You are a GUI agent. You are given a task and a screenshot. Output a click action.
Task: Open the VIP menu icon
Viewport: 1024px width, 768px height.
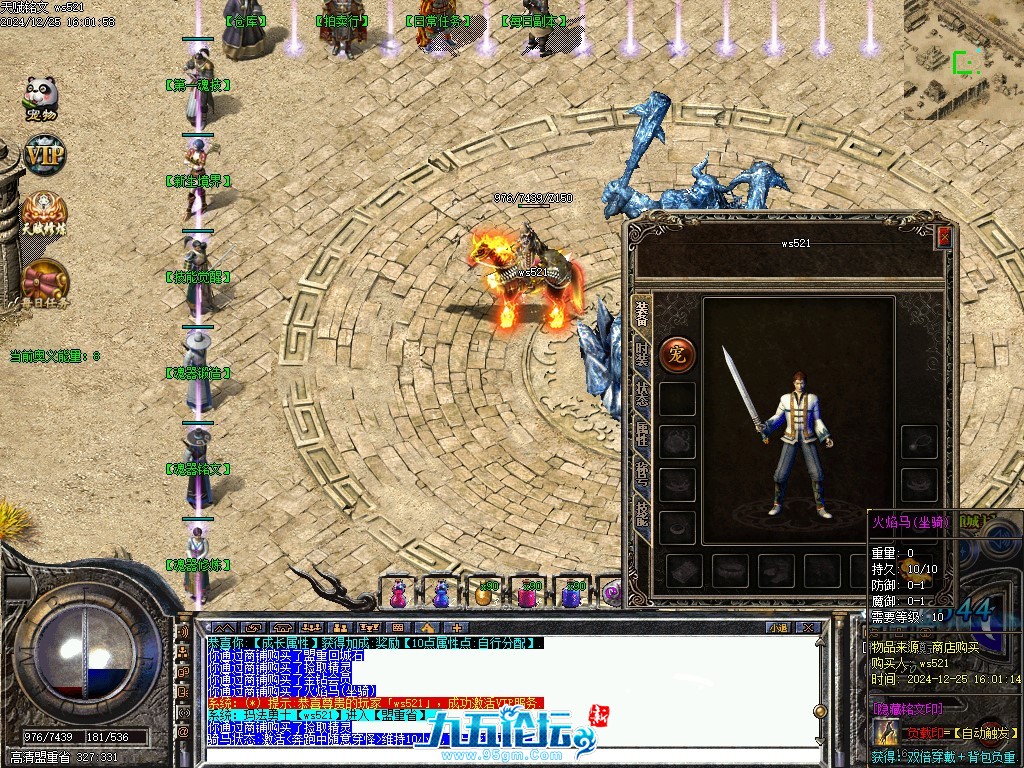pyautogui.click(x=43, y=156)
